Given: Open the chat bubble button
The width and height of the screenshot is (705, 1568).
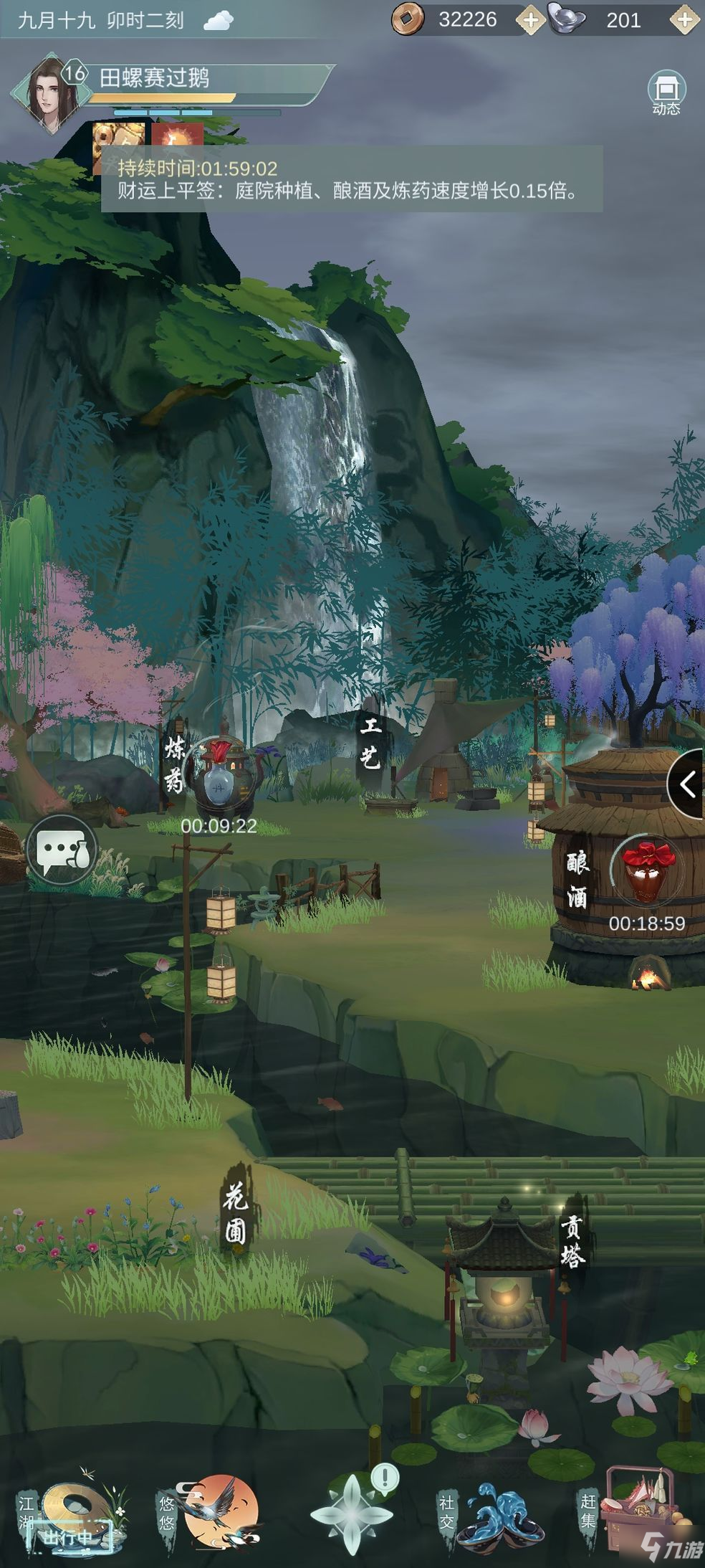Looking at the screenshot, I should [62, 849].
